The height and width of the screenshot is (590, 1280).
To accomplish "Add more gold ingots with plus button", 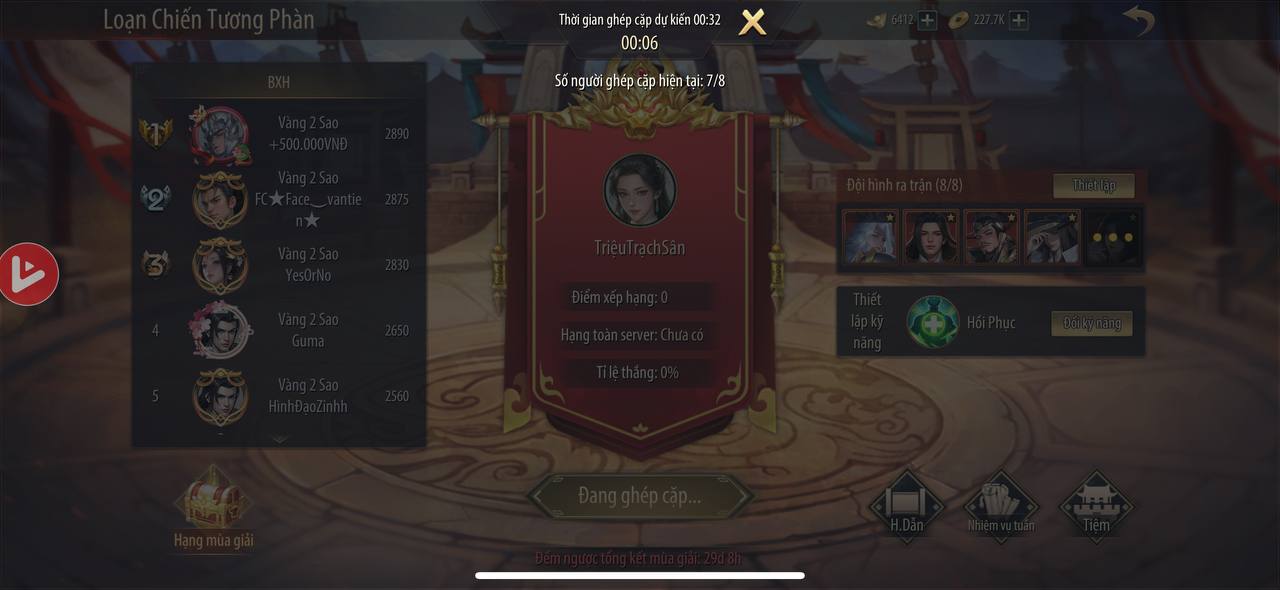I will click(928, 20).
